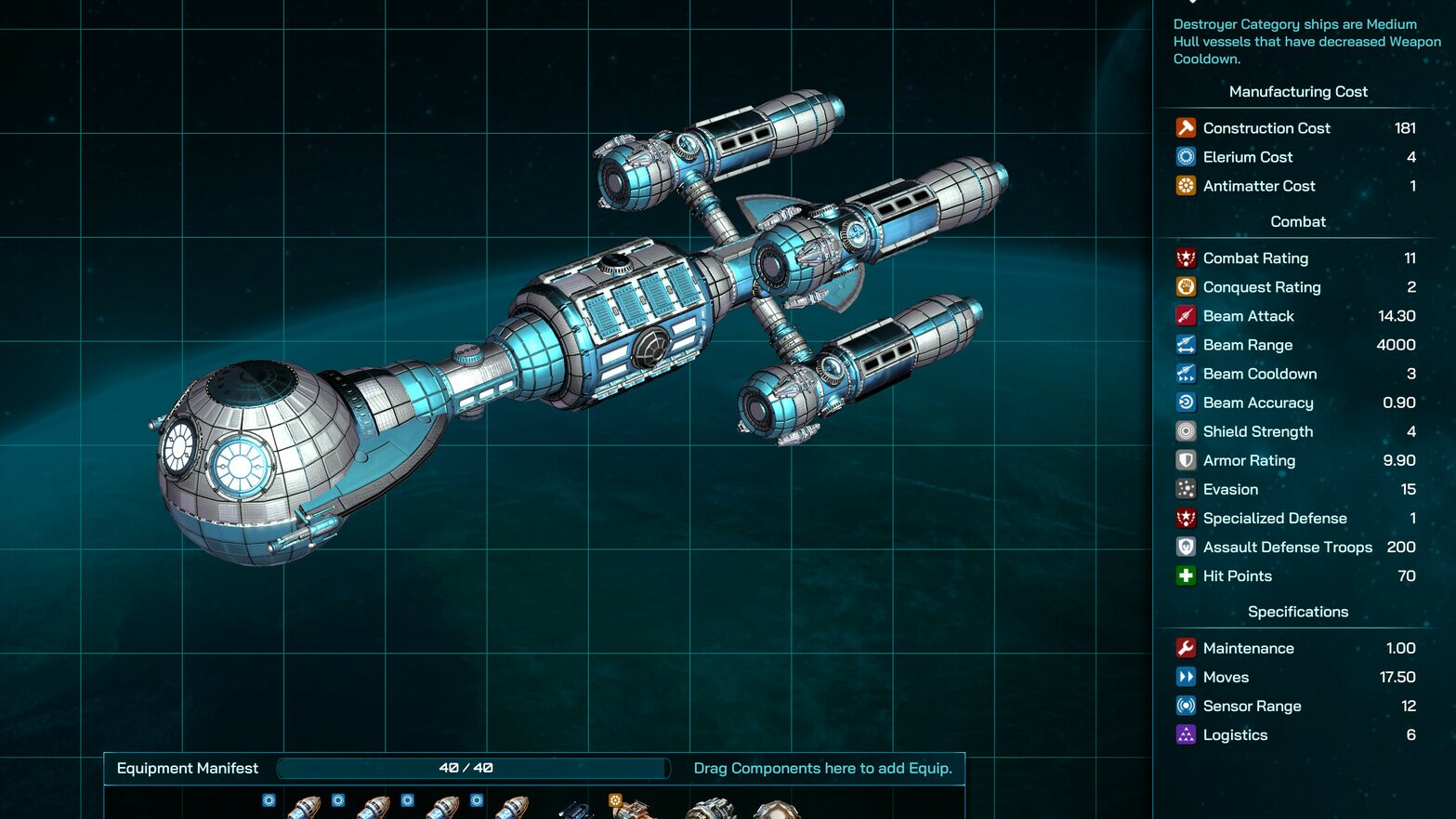Toggle the second blue square component indicator
Screen dimensions: 1456x819
[338, 799]
